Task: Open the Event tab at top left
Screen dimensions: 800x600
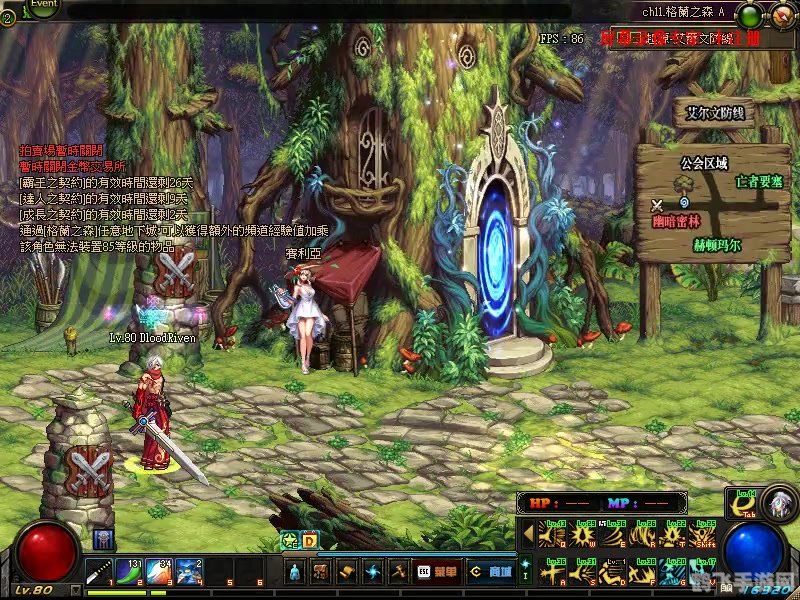Action: (x=43, y=5)
